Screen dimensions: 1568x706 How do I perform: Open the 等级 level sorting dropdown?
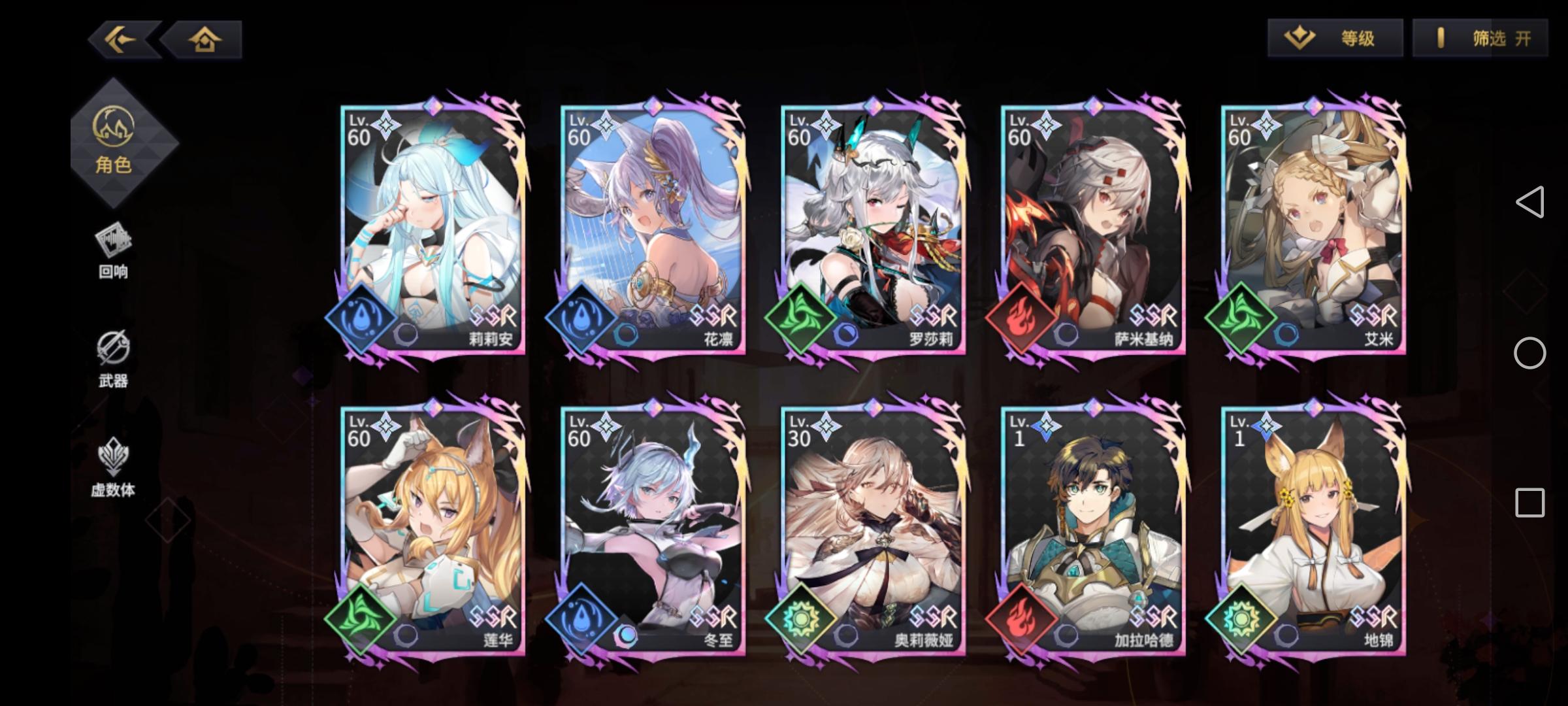[x=1335, y=38]
